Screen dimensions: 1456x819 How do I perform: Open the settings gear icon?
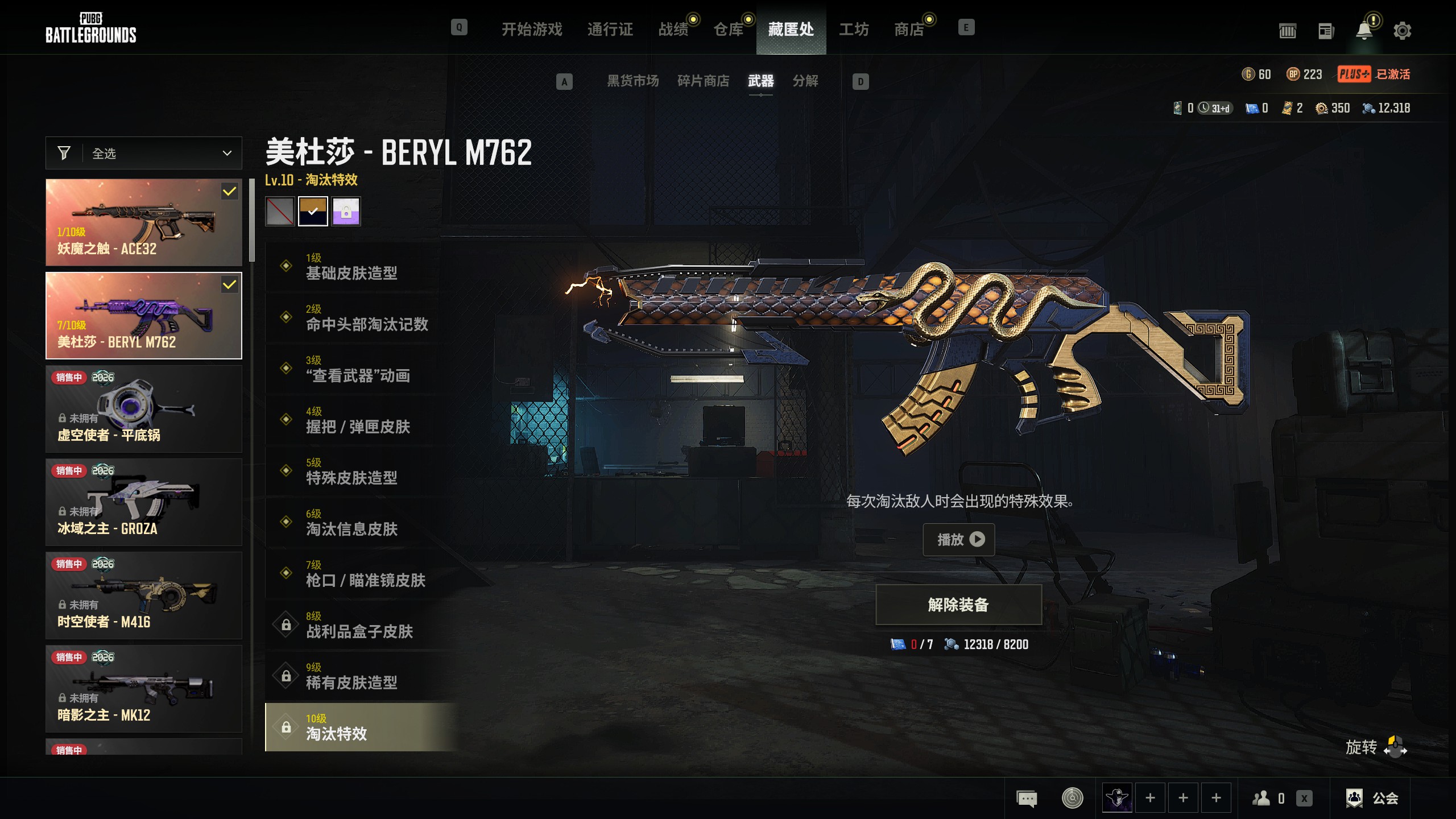click(1402, 31)
